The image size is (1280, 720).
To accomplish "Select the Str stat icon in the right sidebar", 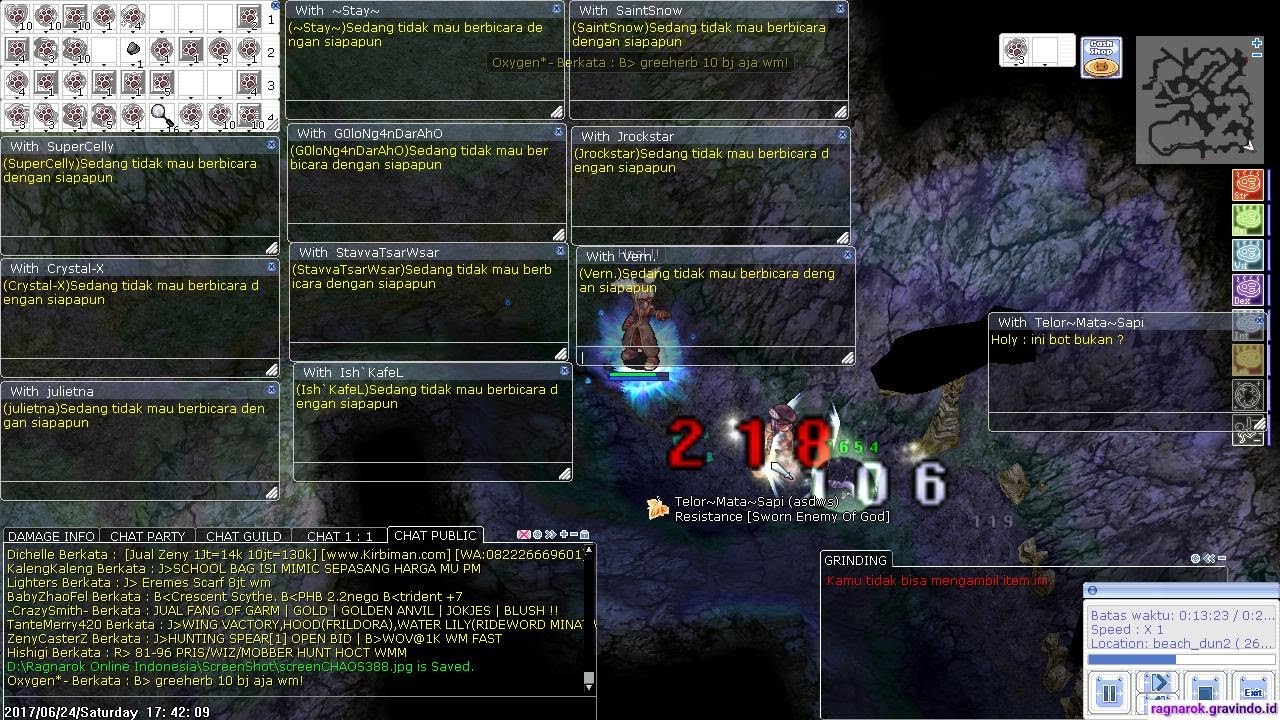I will pyautogui.click(x=1248, y=185).
